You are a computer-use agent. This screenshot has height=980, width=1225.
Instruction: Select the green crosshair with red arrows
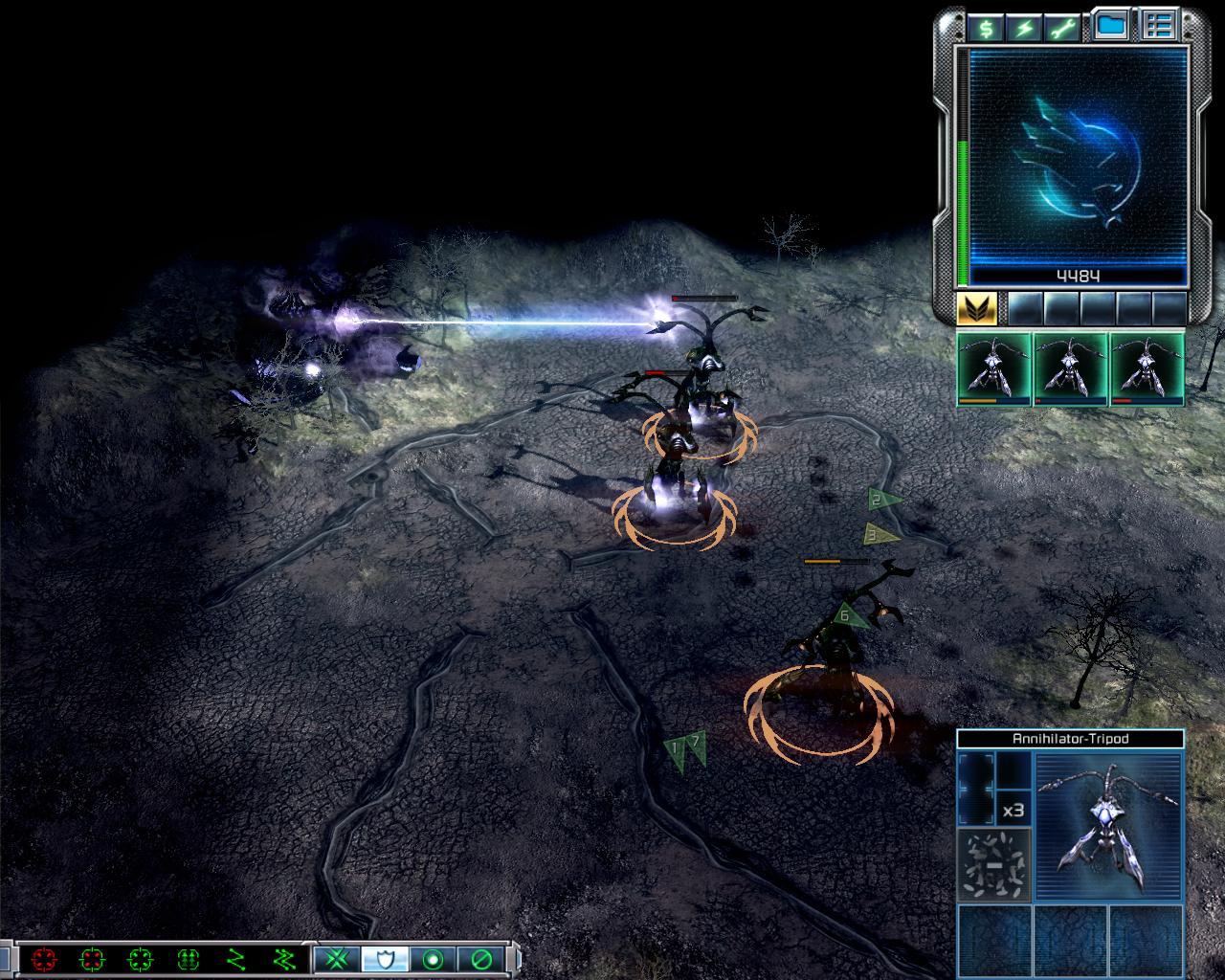92,958
